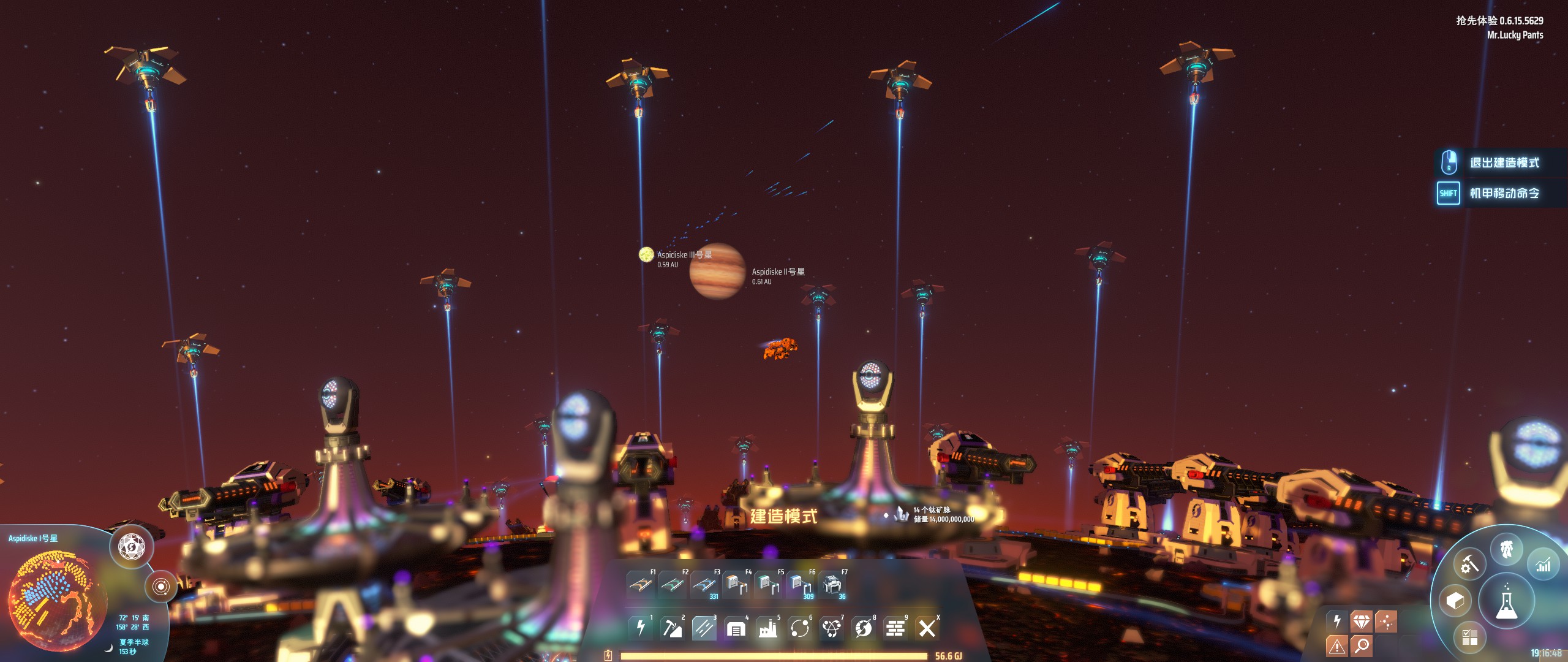The width and height of the screenshot is (1568, 662).
Task: Open the cube inventory button
Action: 1455,601
